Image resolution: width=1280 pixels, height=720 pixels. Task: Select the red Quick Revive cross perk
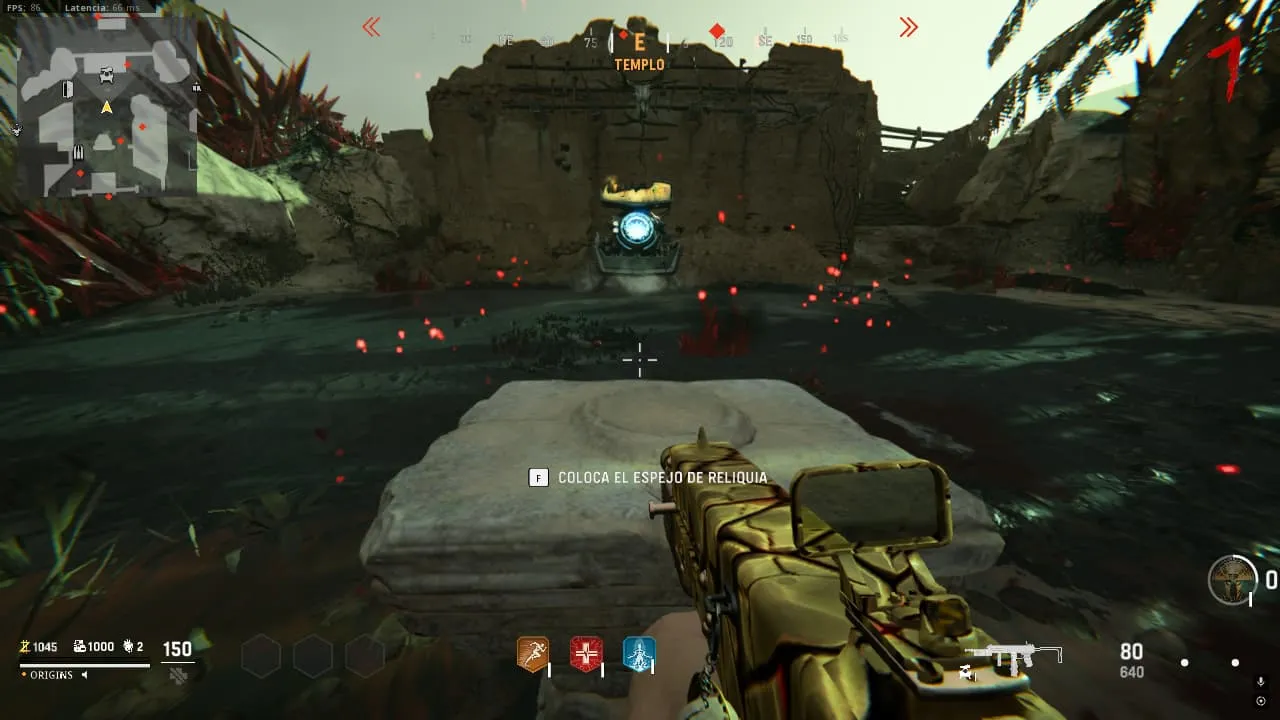pyautogui.click(x=586, y=654)
